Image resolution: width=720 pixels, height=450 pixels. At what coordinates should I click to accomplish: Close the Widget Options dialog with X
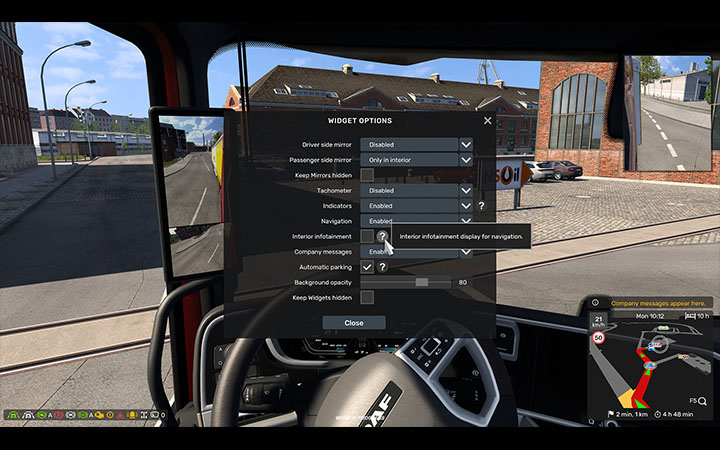(x=488, y=121)
